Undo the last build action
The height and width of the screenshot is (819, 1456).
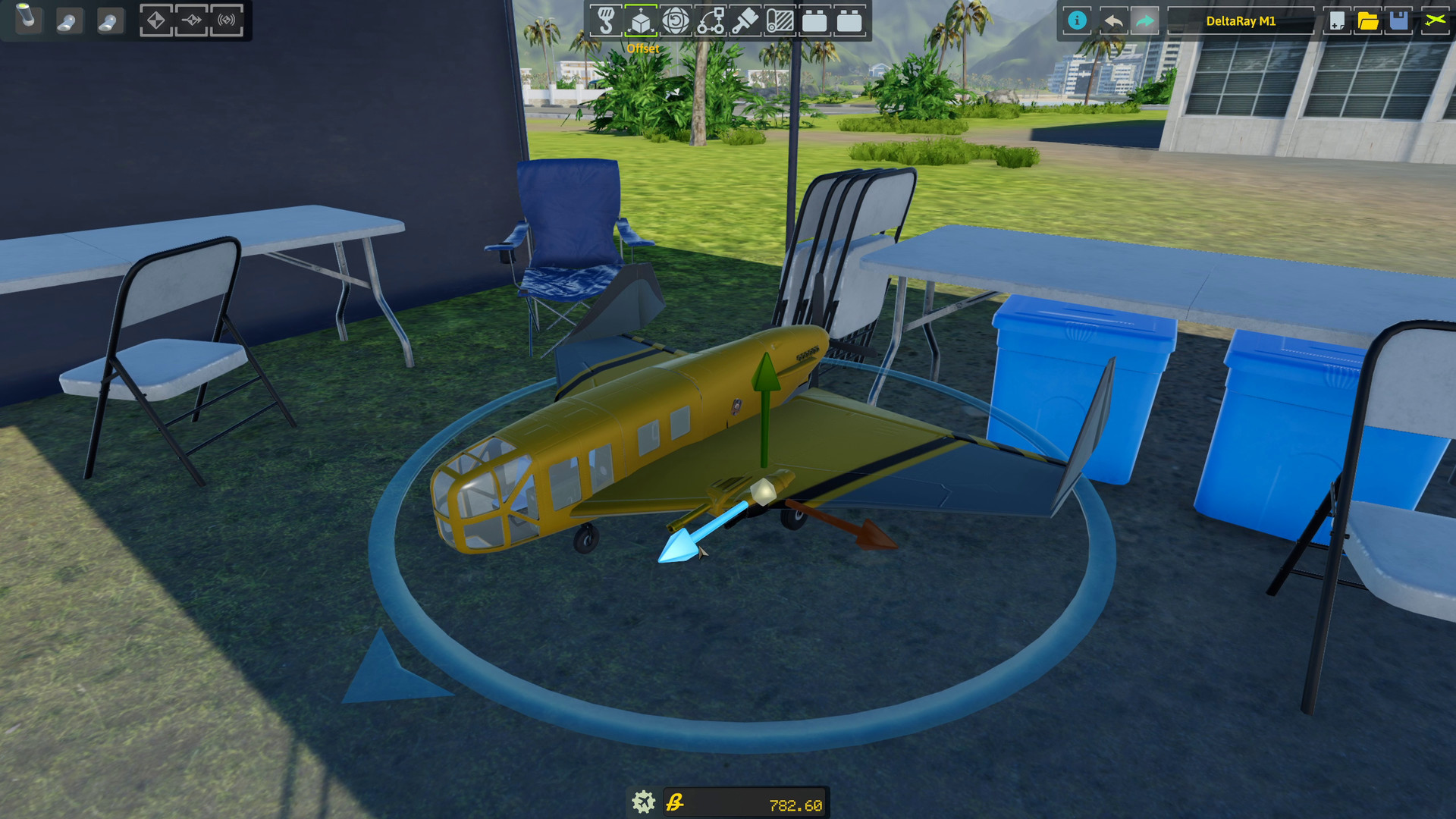tap(1113, 21)
